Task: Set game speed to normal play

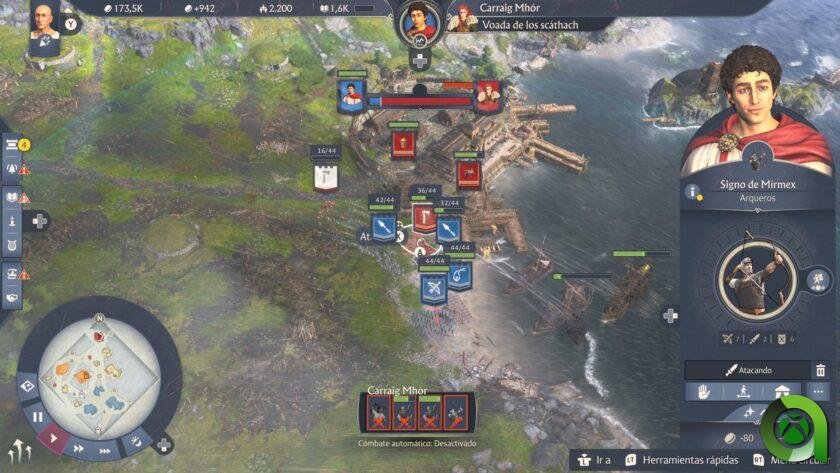Action: click(x=55, y=438)
